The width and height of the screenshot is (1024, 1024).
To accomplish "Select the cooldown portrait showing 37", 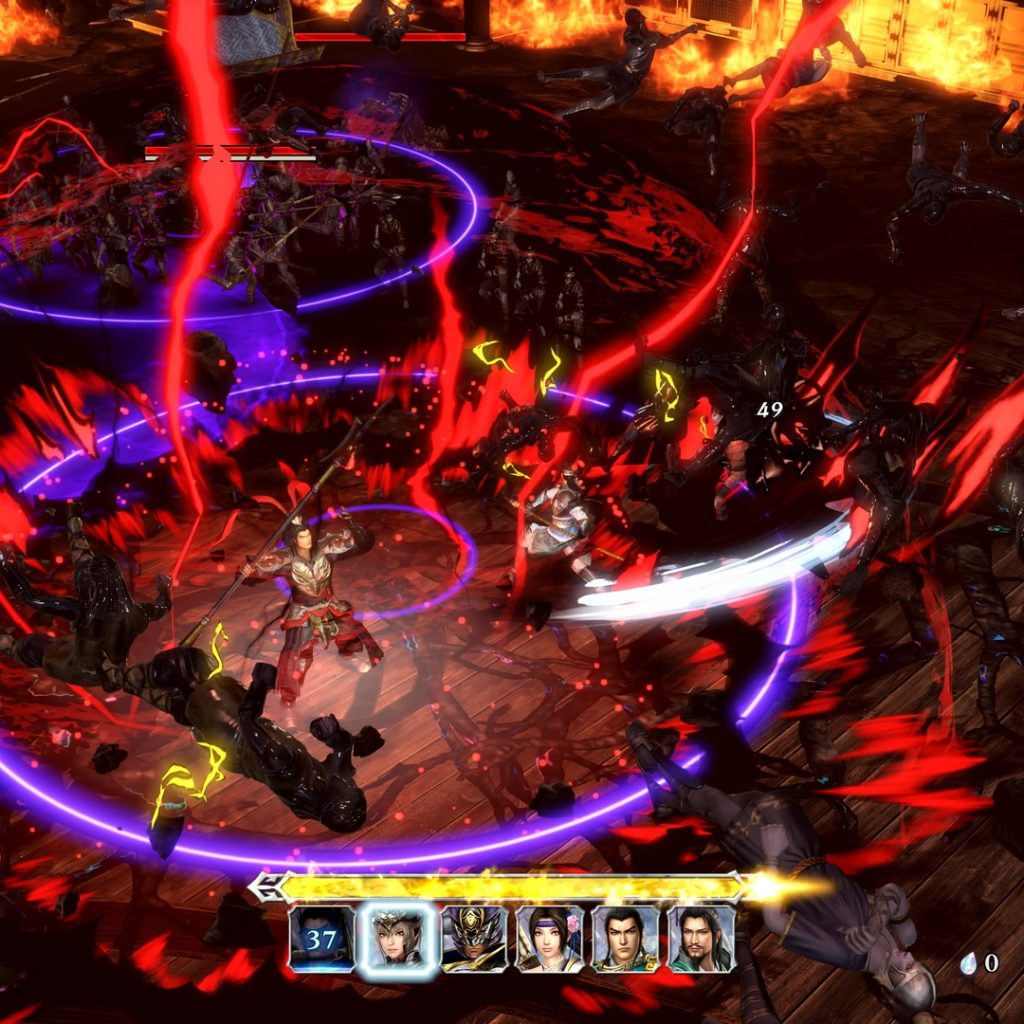I will pyautogui.click(x=322, y=938).
